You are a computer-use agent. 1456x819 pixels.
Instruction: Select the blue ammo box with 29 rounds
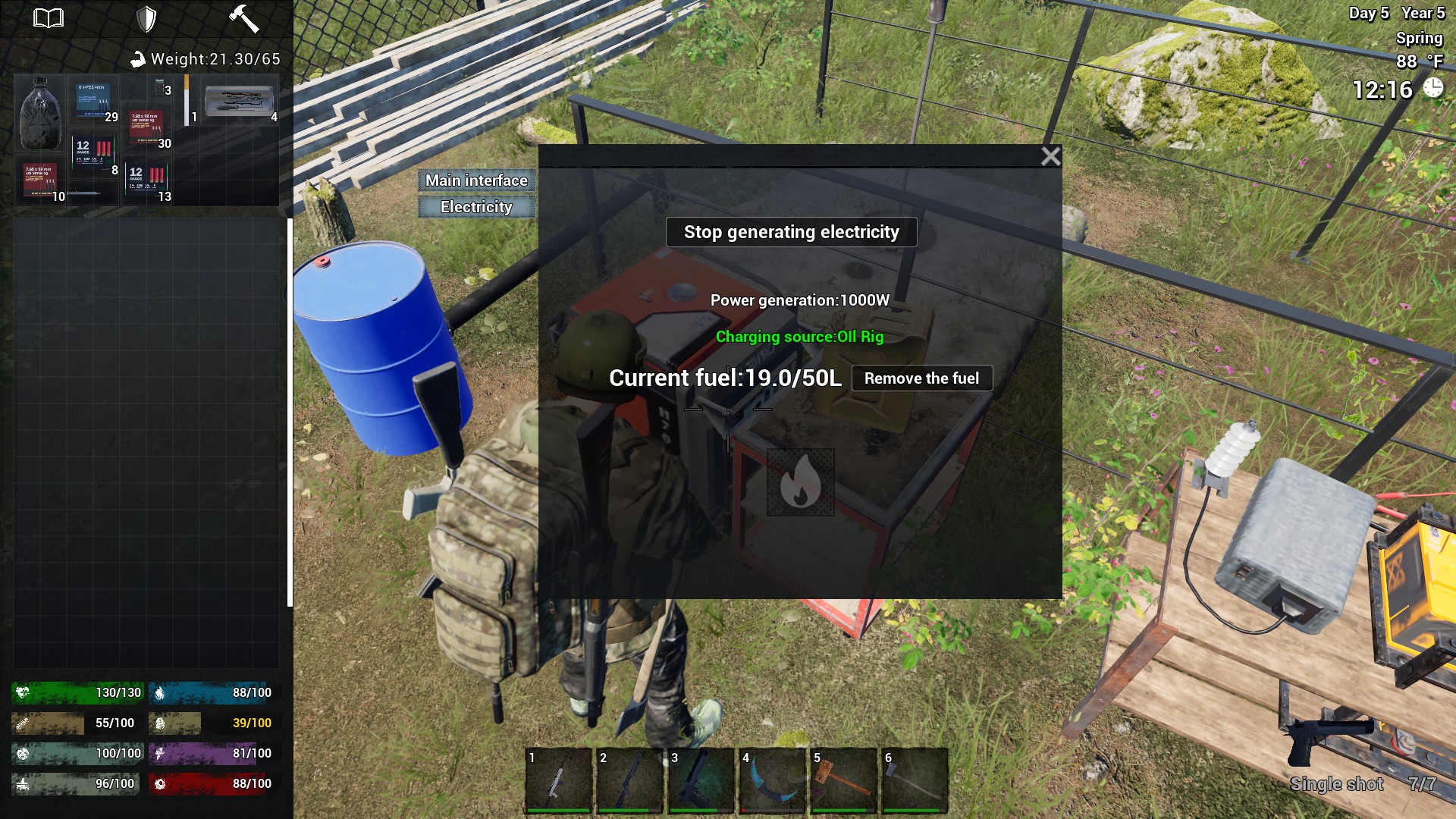94,101
